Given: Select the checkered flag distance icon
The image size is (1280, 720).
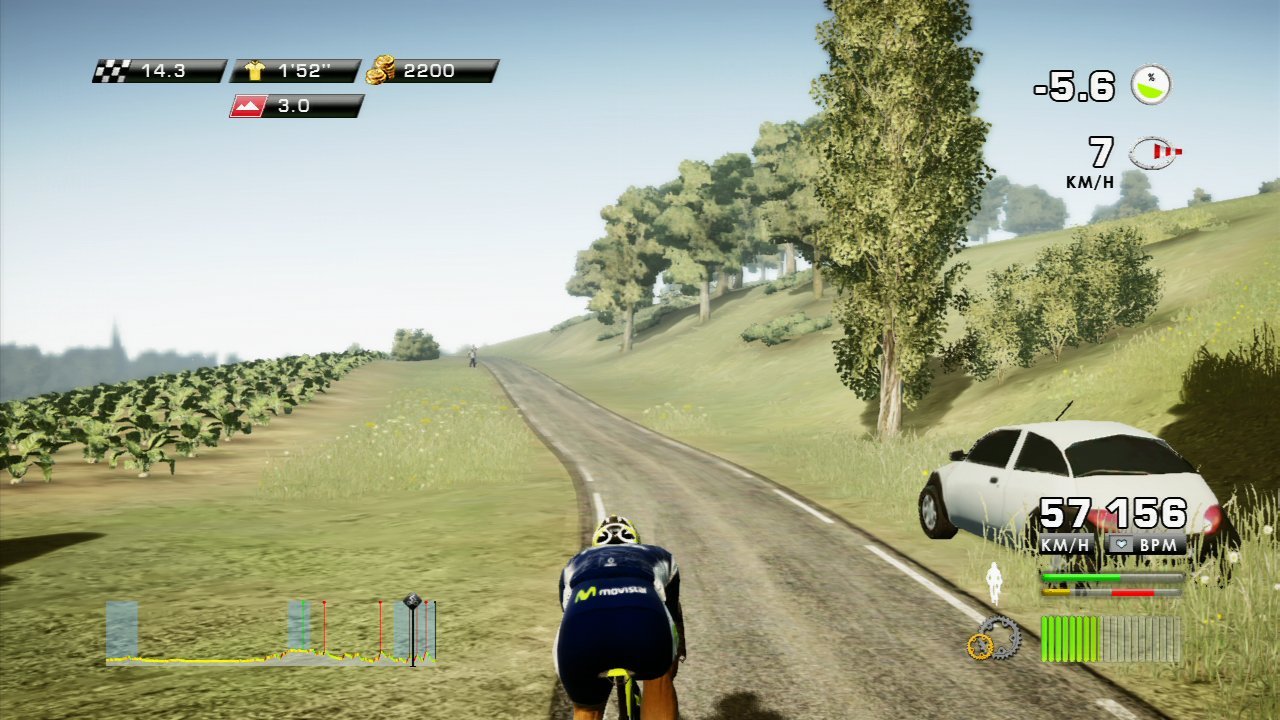Looking at the screenshot, I should pos(110,71).
